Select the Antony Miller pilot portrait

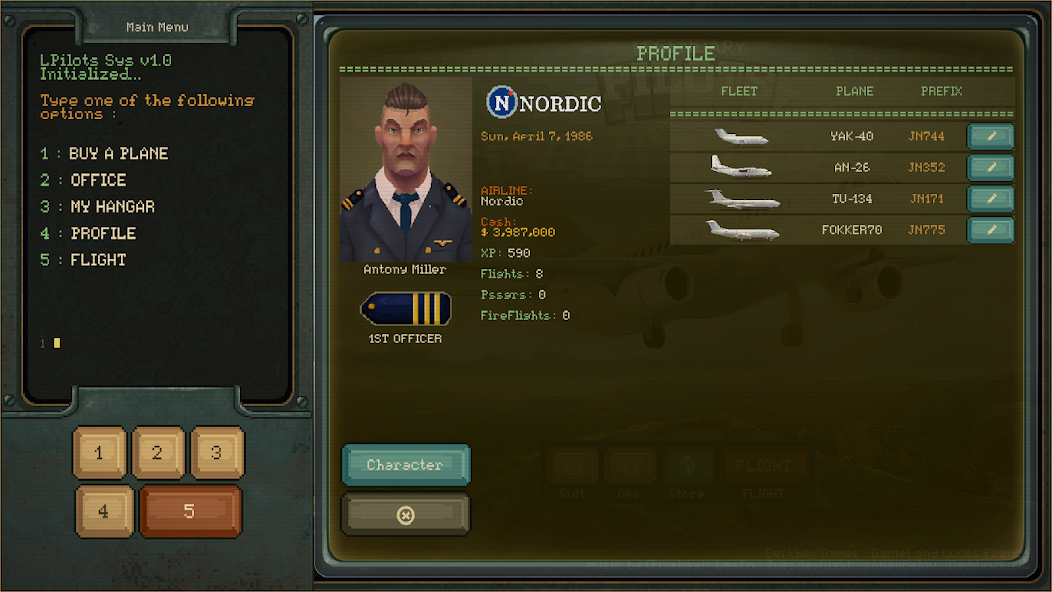click(405, 172)
